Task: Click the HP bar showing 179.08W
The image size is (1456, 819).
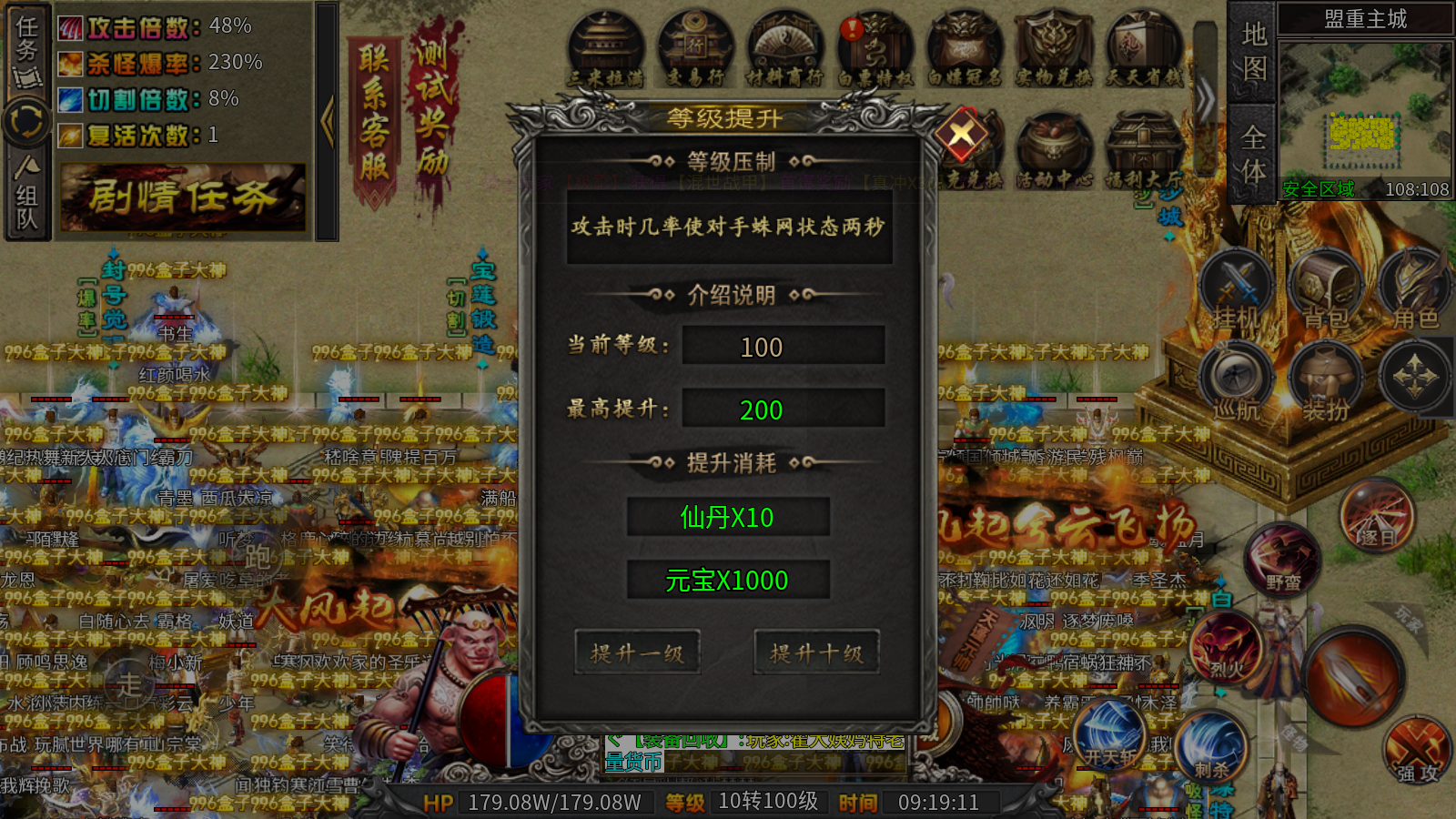Action: (x=553, y=802)
